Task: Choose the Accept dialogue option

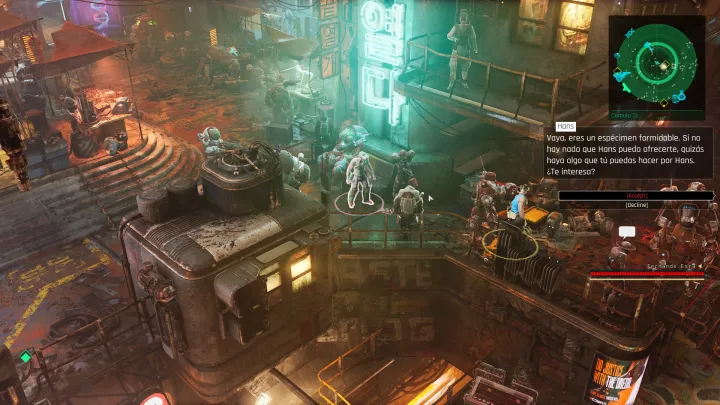Action: click(636, 195)
